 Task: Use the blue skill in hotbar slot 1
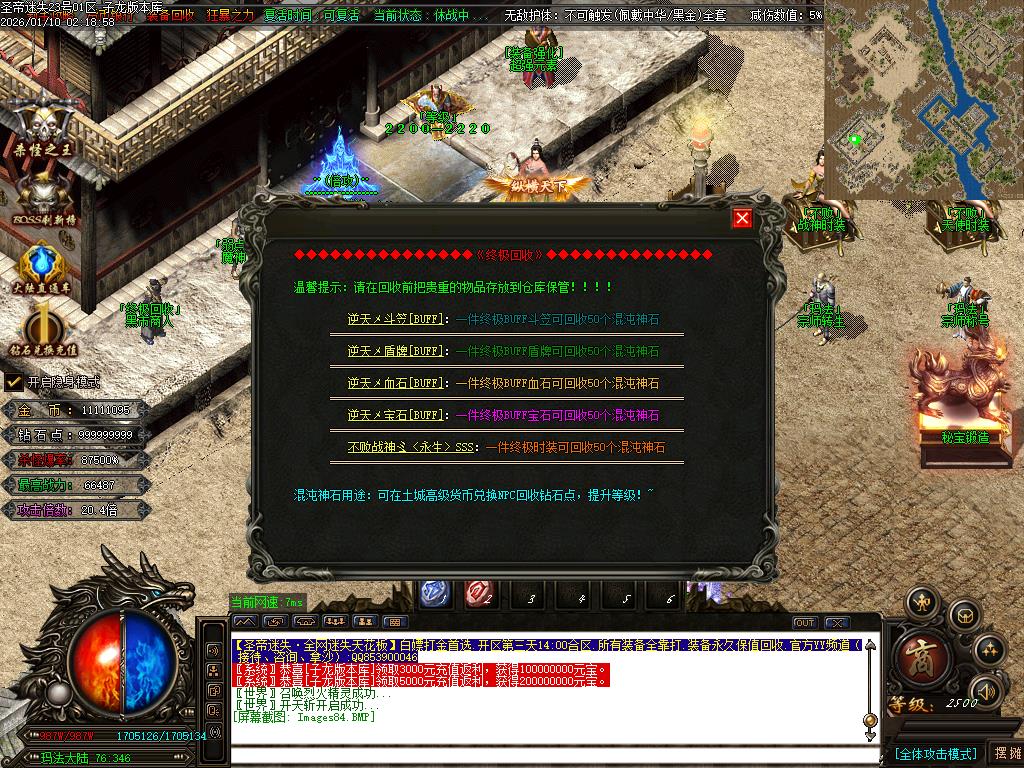point(433,594)
